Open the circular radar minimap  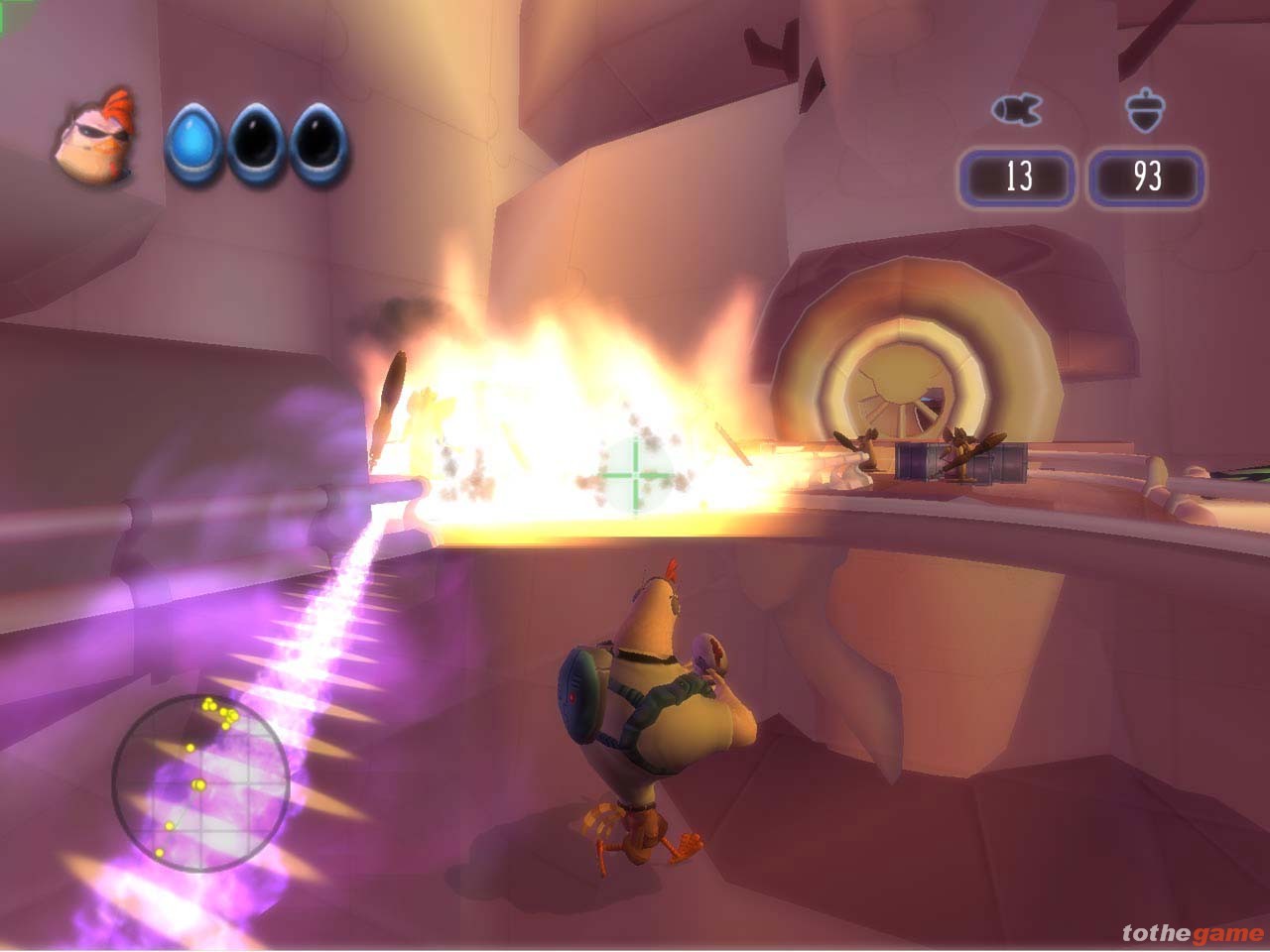(200, 782)
